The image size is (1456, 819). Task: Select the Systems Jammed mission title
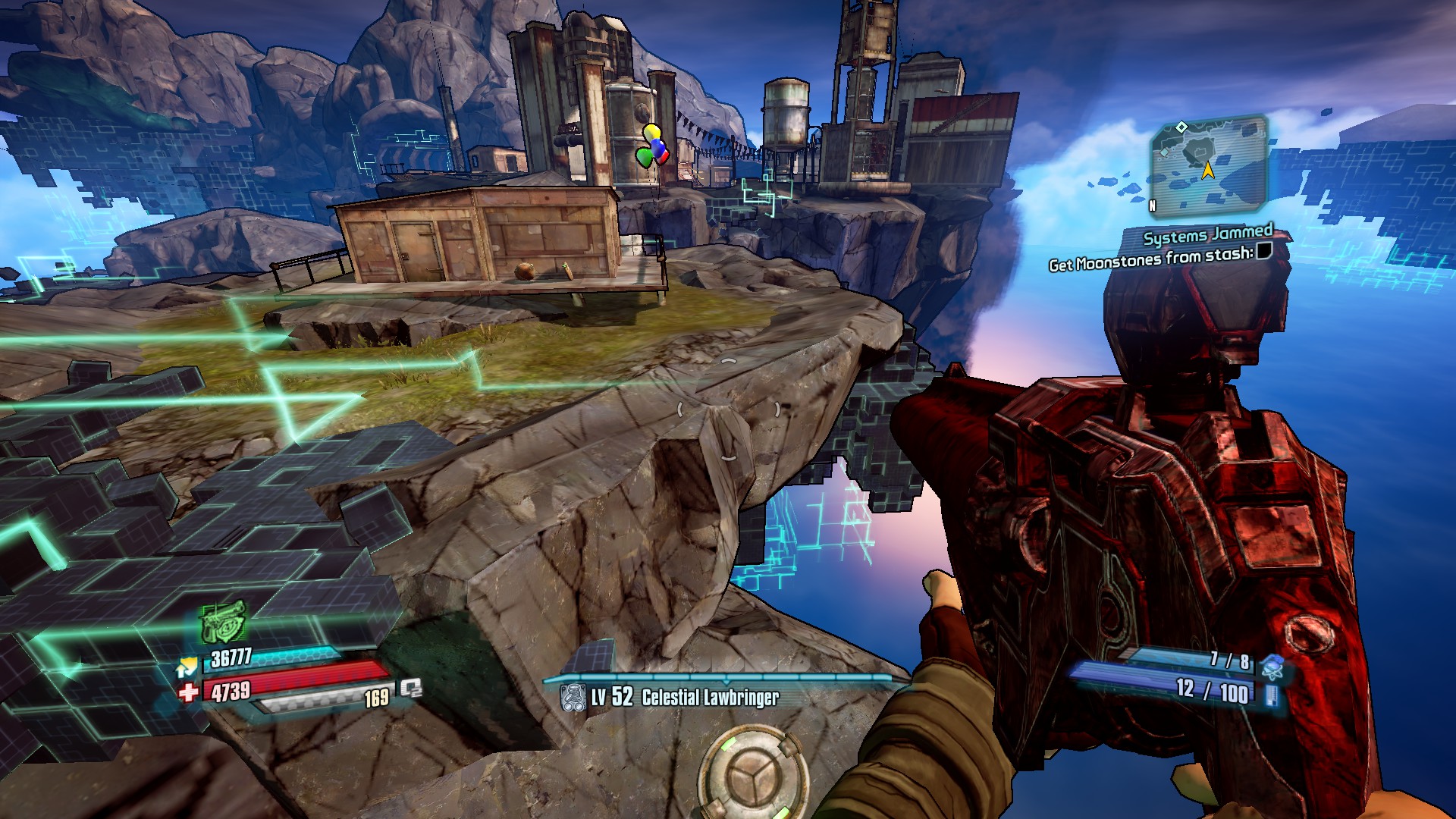pos(1207,235)
